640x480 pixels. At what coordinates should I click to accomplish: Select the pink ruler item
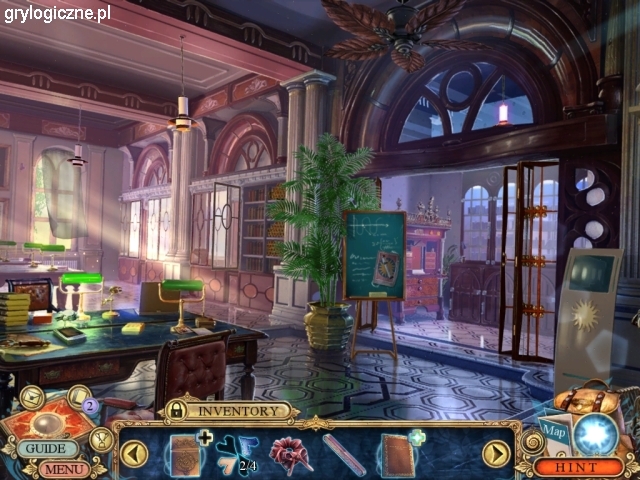[343, 455]
